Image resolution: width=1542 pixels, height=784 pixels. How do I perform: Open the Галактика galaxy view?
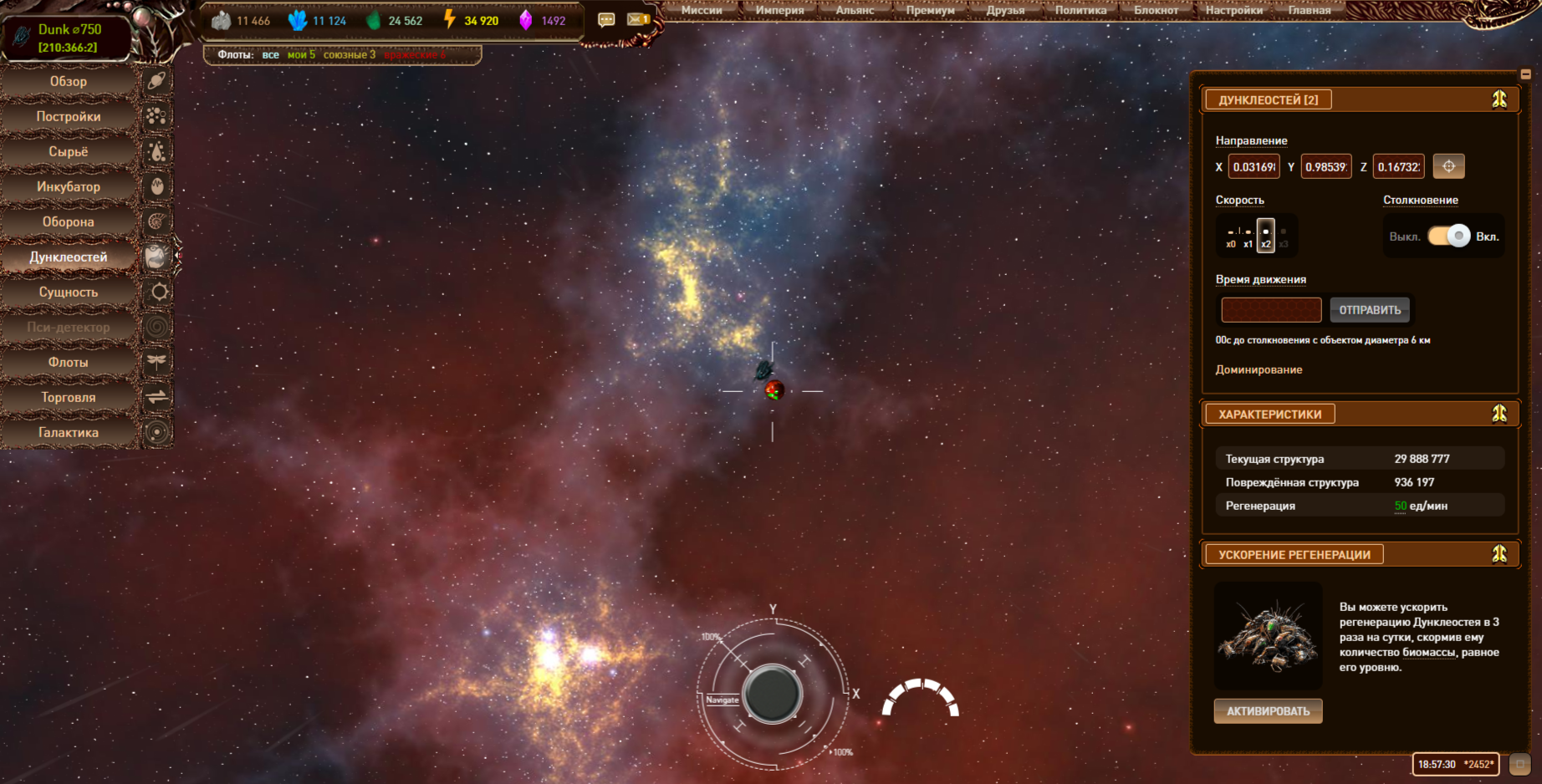[x=69, y=432]
